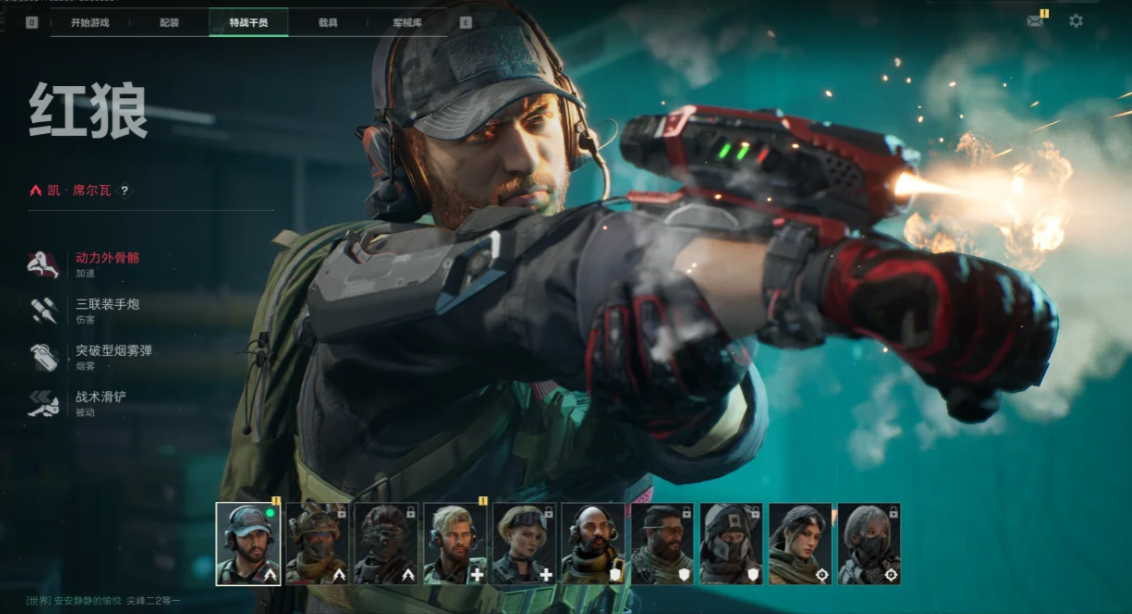Go to the 载具 vehicles tab
Image resolution: width=1132 pixels, height=614 pixels.
coord(328,22)
